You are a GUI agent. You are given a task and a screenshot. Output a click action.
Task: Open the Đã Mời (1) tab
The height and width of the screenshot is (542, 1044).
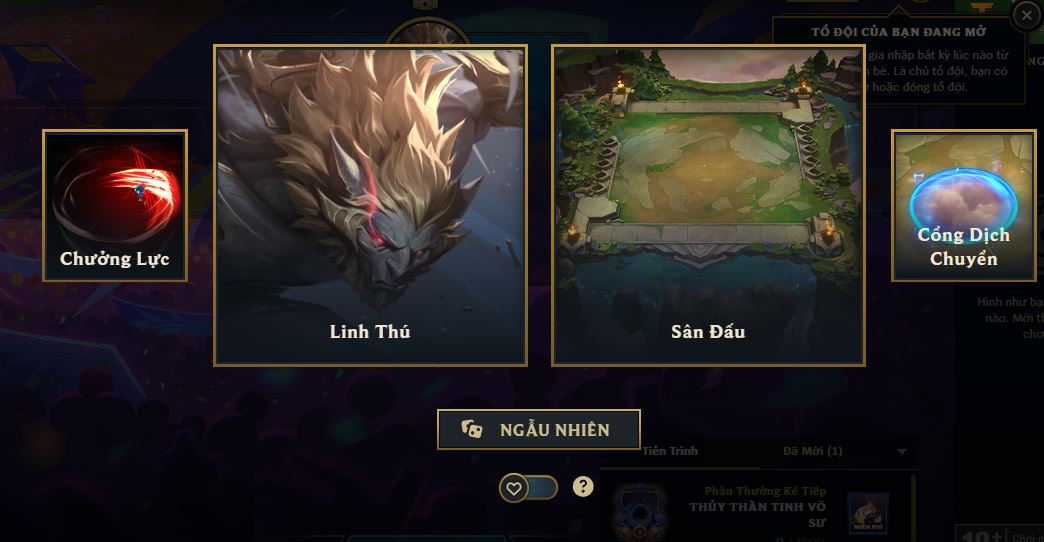click(813, 451)
